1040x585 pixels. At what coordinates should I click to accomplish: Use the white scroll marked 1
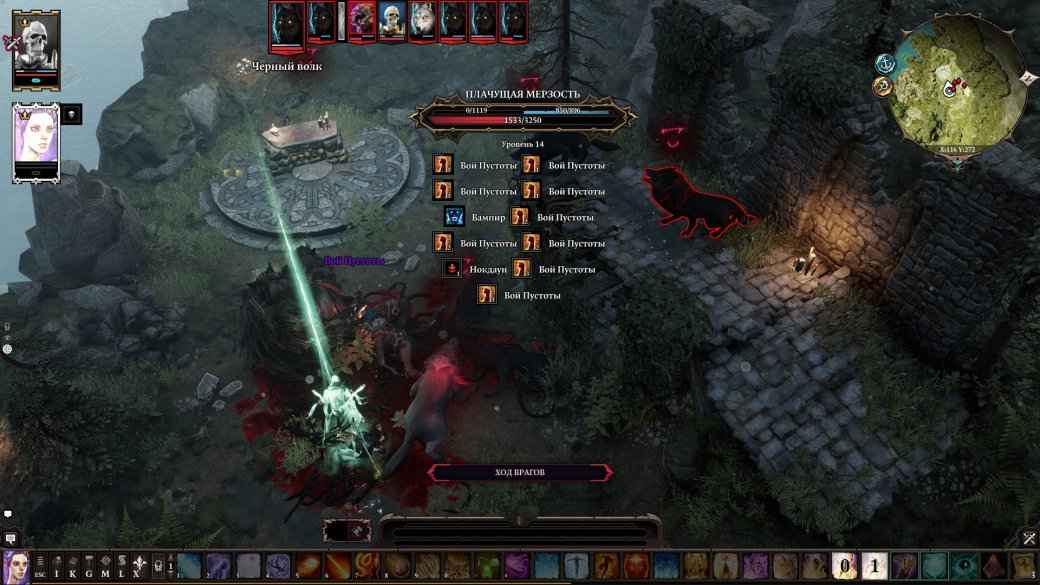click(874, 567)
